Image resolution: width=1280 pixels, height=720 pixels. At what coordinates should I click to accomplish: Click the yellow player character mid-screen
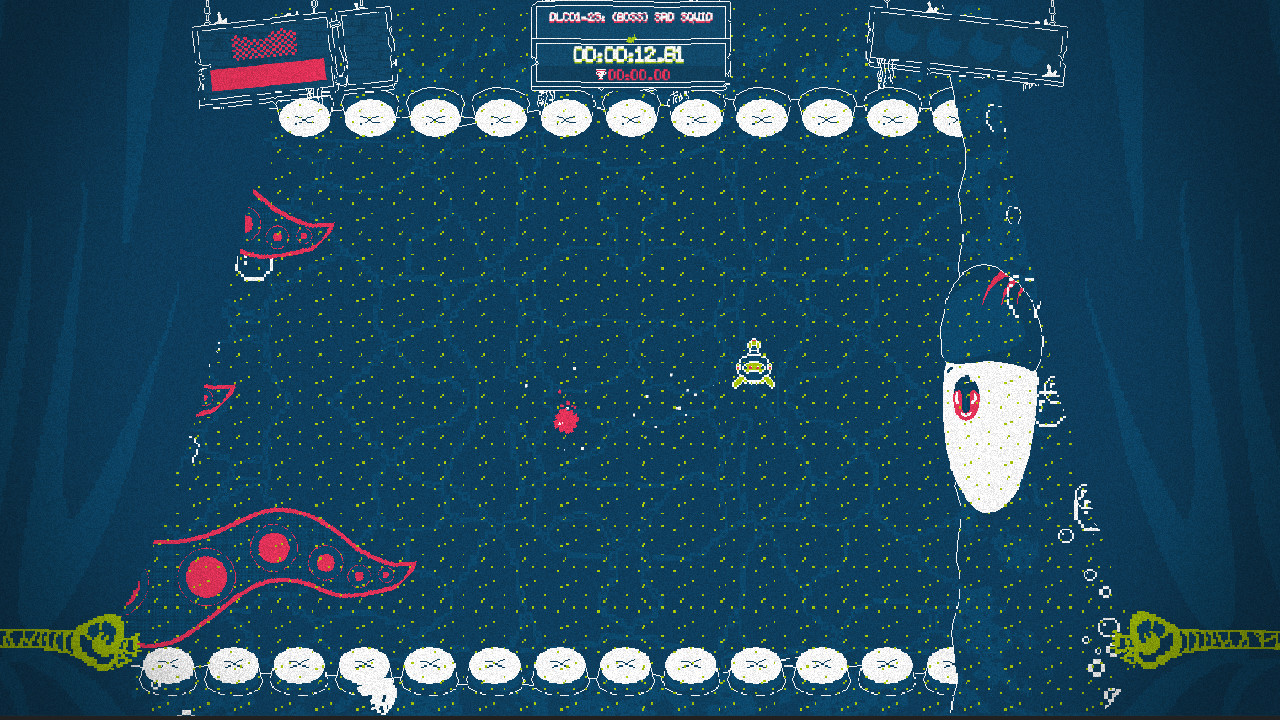[752, 370]
